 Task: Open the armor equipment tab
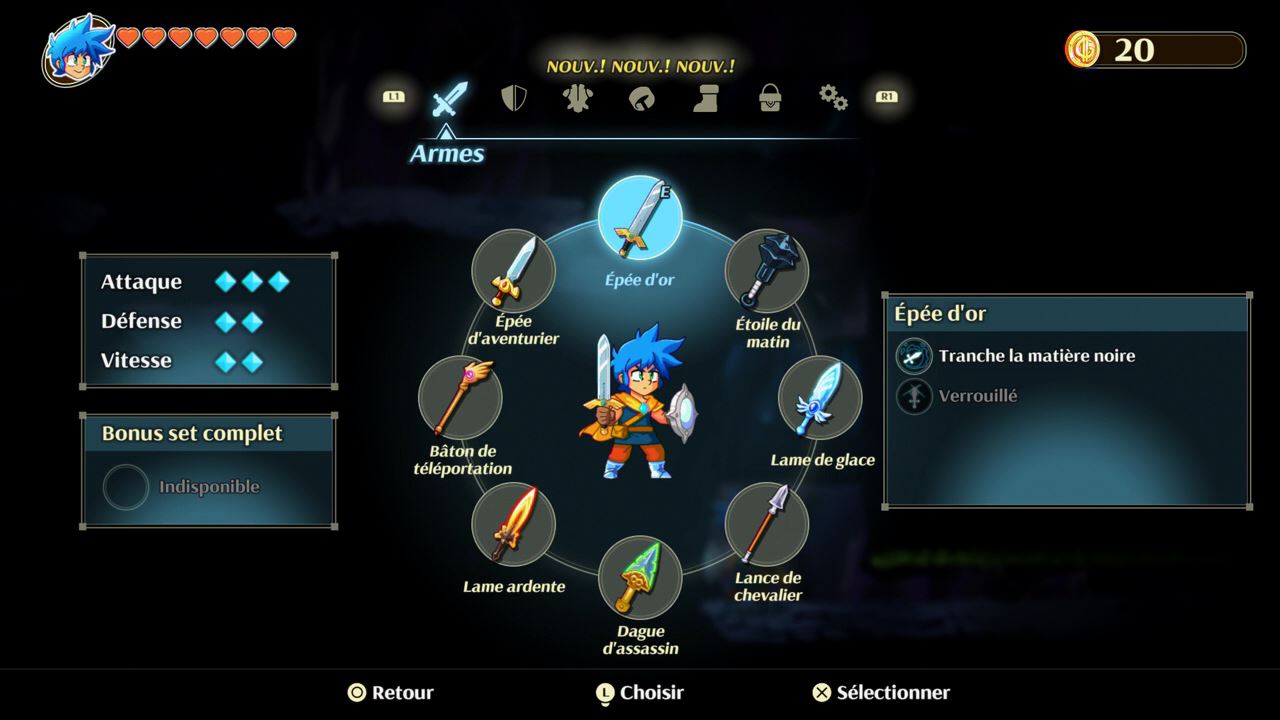click(577, 98)
